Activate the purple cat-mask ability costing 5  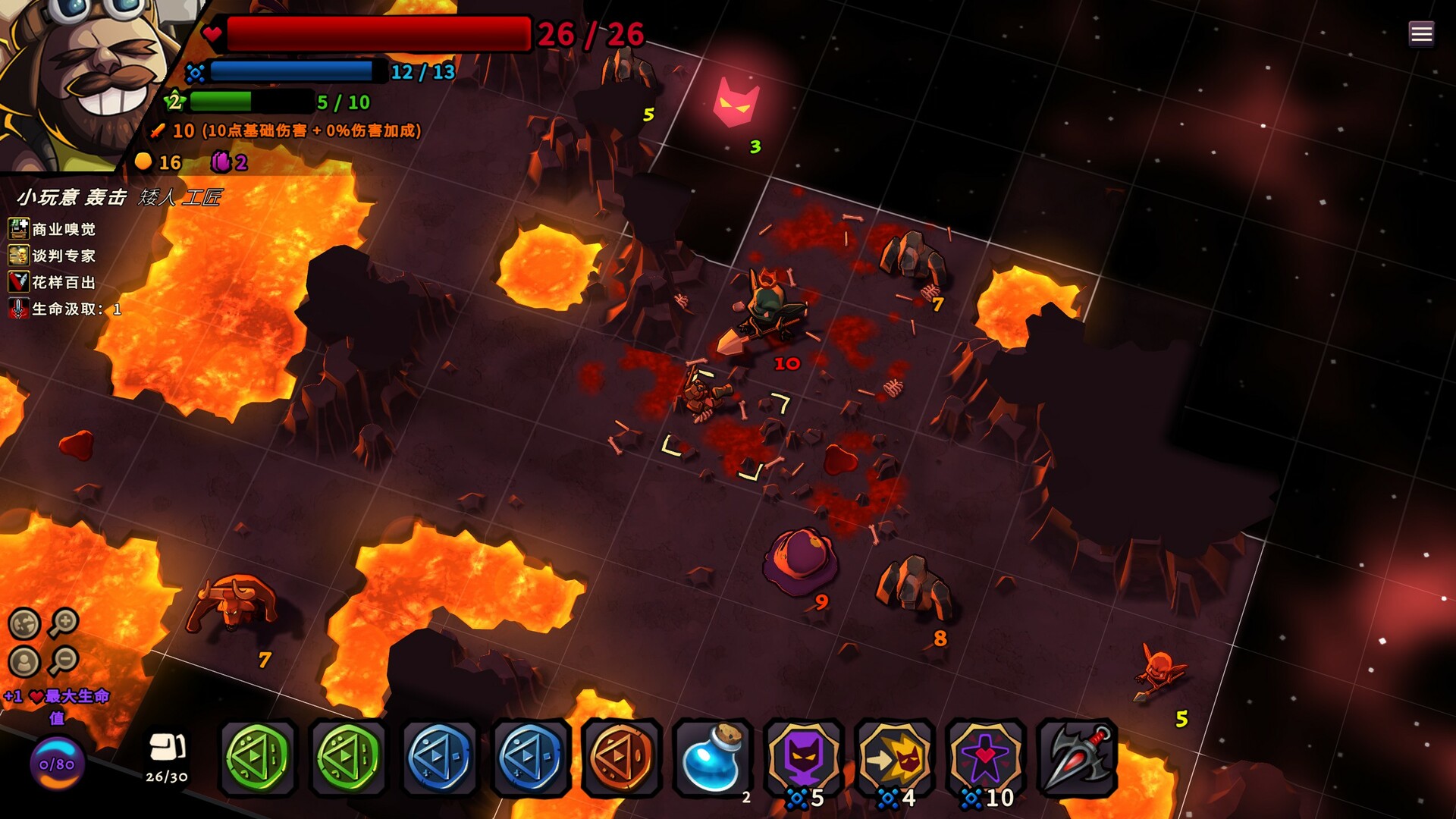(803, 757)
